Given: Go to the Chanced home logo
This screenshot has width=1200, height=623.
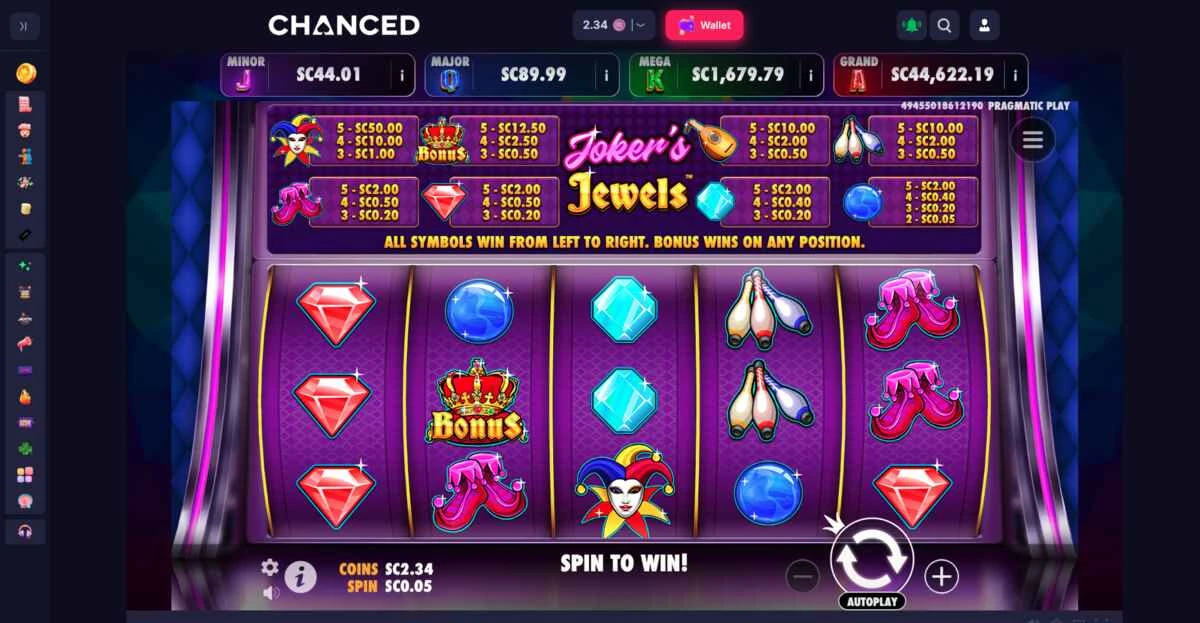Looking at the screenshot, I should pyautogui.click(x=343, y=25).
